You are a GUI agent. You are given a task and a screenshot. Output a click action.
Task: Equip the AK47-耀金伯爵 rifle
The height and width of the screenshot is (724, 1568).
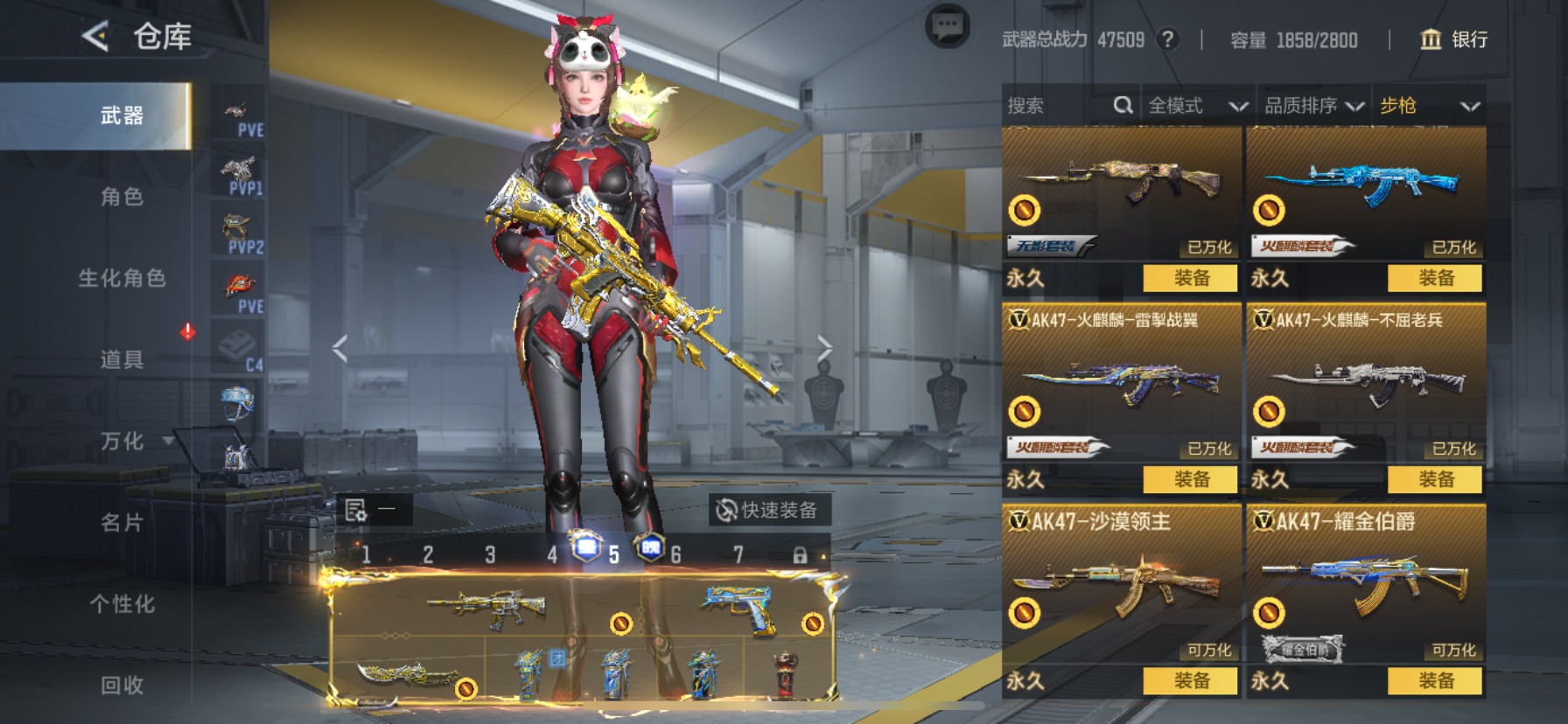point(1435,680)
